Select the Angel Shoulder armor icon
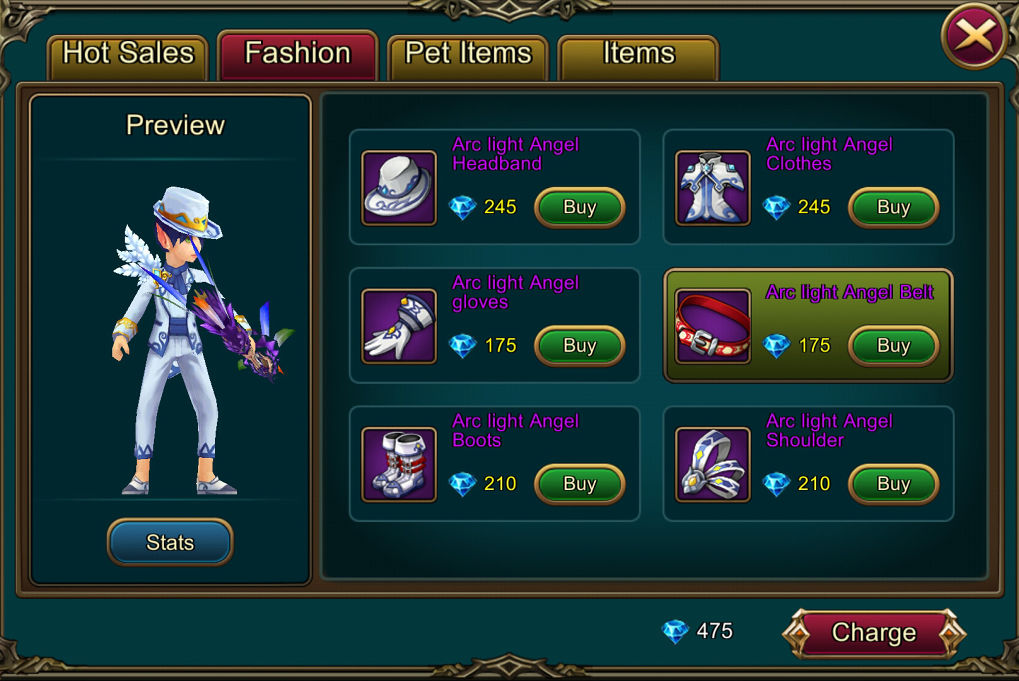1019x681 pixels. pyautogui.click(x=713, y=463)
